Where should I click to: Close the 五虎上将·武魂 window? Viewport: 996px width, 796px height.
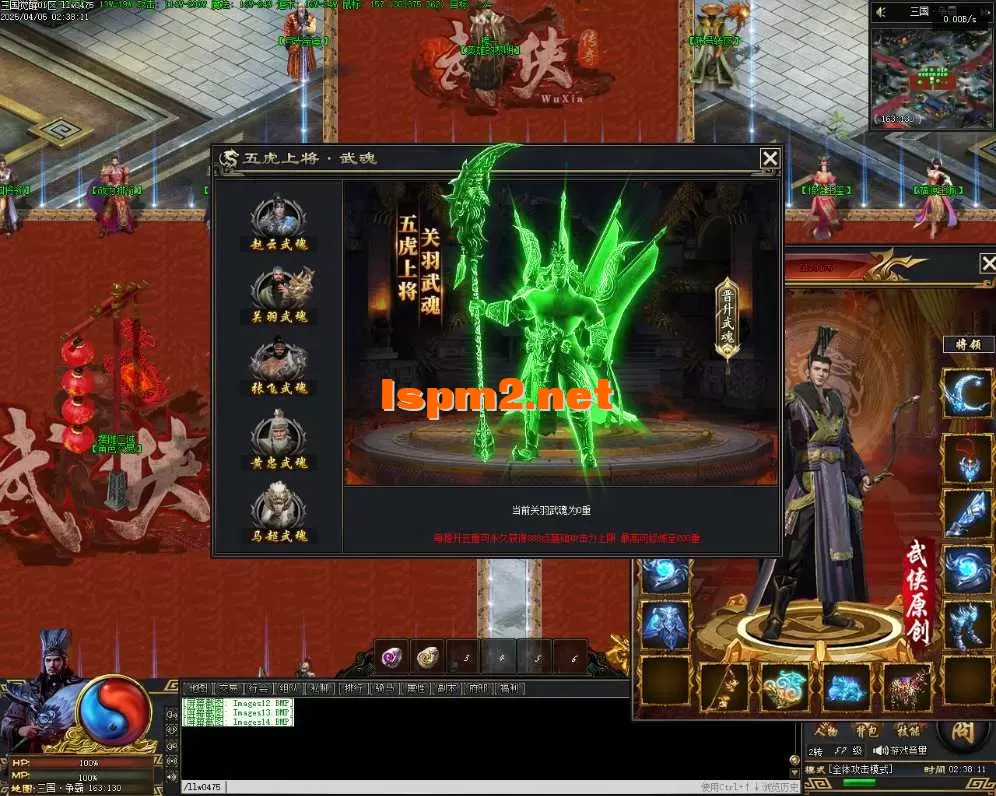769,158
